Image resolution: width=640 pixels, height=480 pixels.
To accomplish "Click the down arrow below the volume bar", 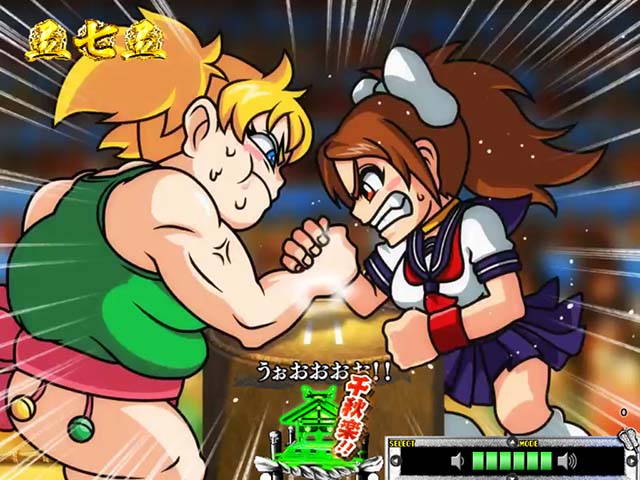I will click(511, 477).
